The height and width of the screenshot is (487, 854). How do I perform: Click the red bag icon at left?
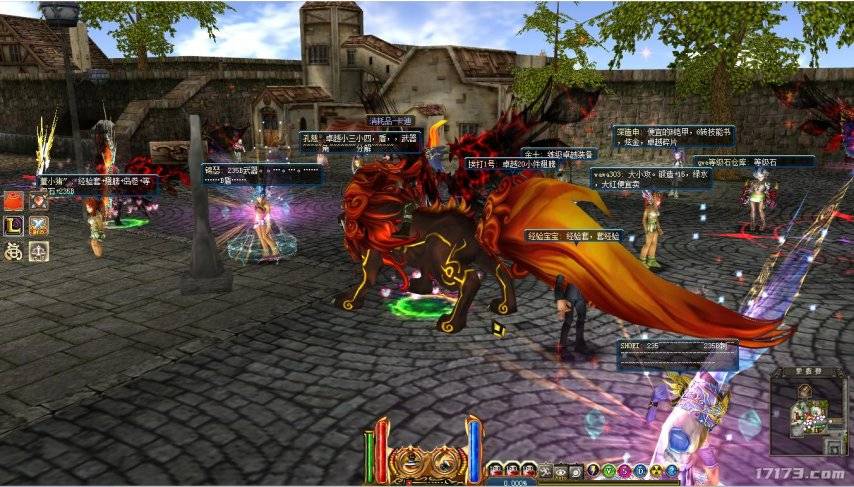[x=14, y=201]
